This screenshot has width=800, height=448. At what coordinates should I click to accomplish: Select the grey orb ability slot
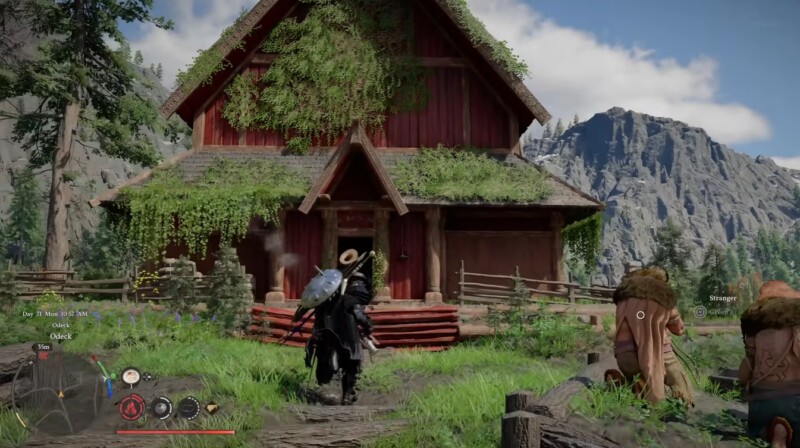(160, 407)
